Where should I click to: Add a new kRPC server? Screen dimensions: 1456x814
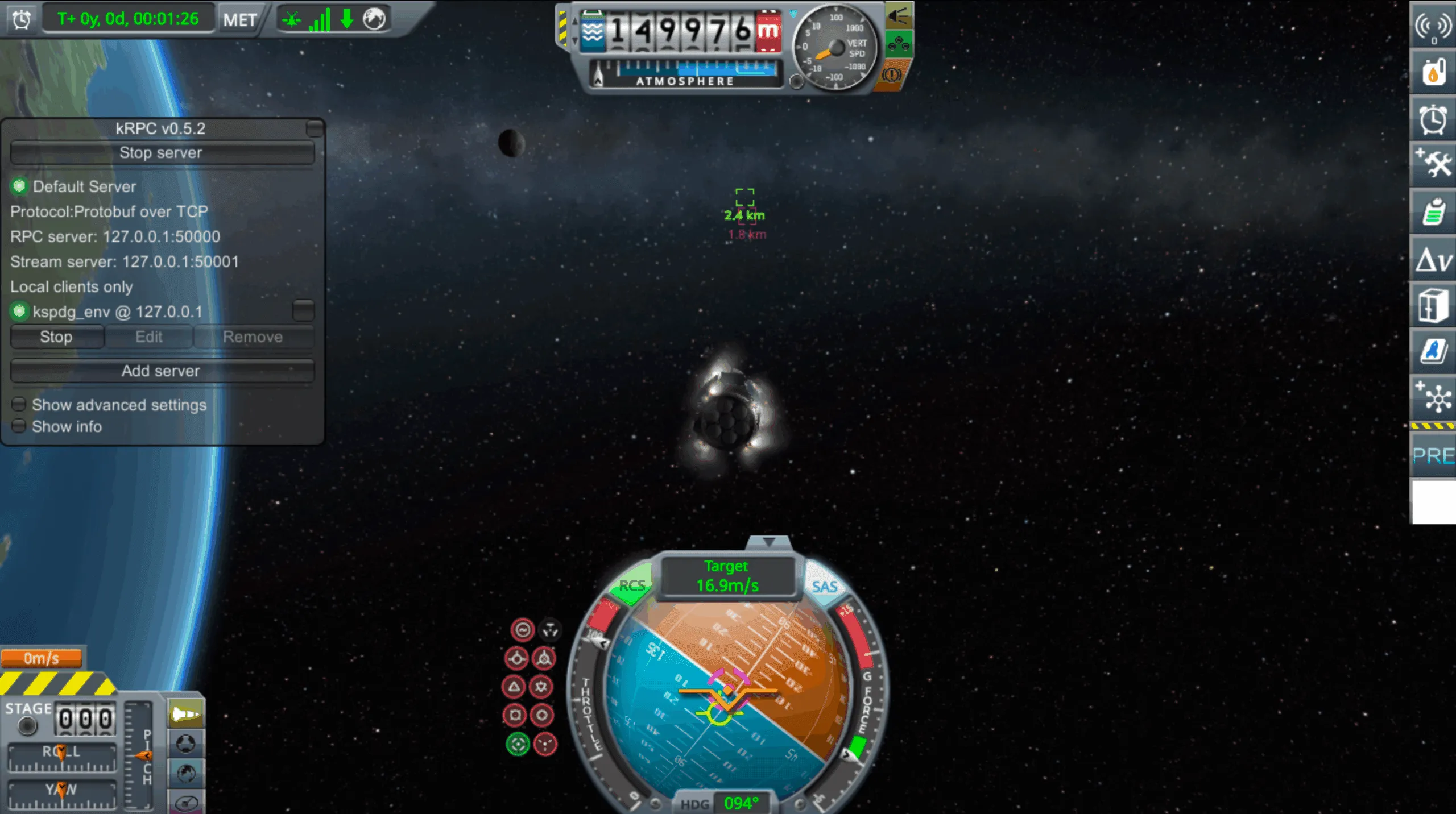coord(162,371)
